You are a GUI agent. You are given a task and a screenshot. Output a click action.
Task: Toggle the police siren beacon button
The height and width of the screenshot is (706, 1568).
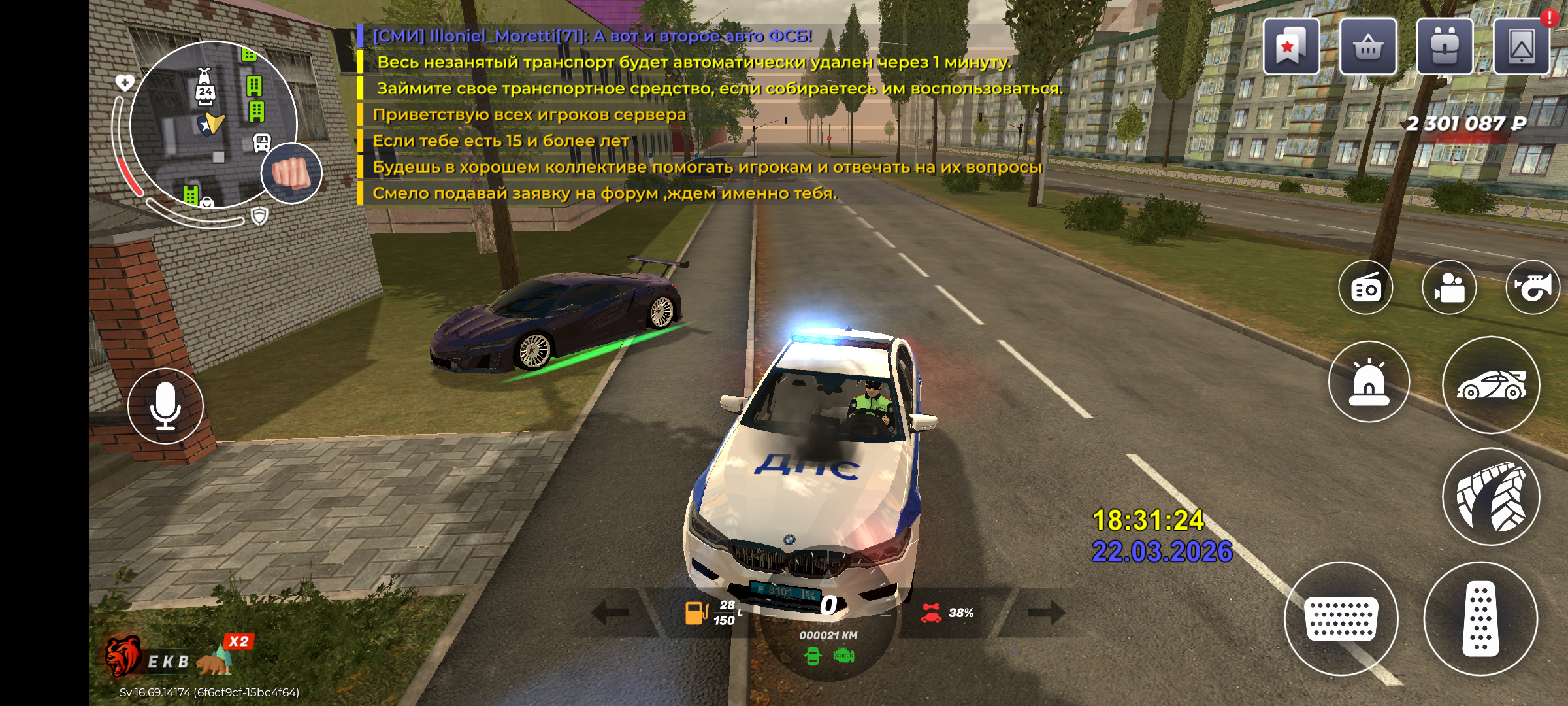click(x=1369, y=382)
